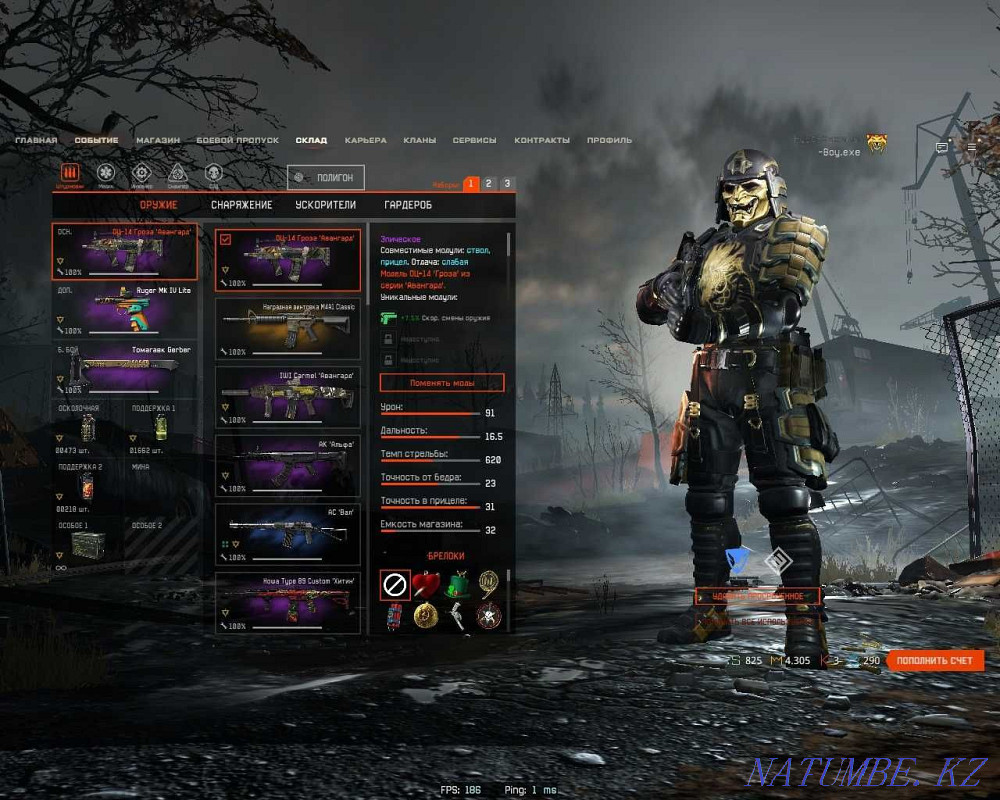
Task: Click ПОПОЛНИТЬ СЧЕТ to top up
Action: pyautogui.click(x=934, y=661)
